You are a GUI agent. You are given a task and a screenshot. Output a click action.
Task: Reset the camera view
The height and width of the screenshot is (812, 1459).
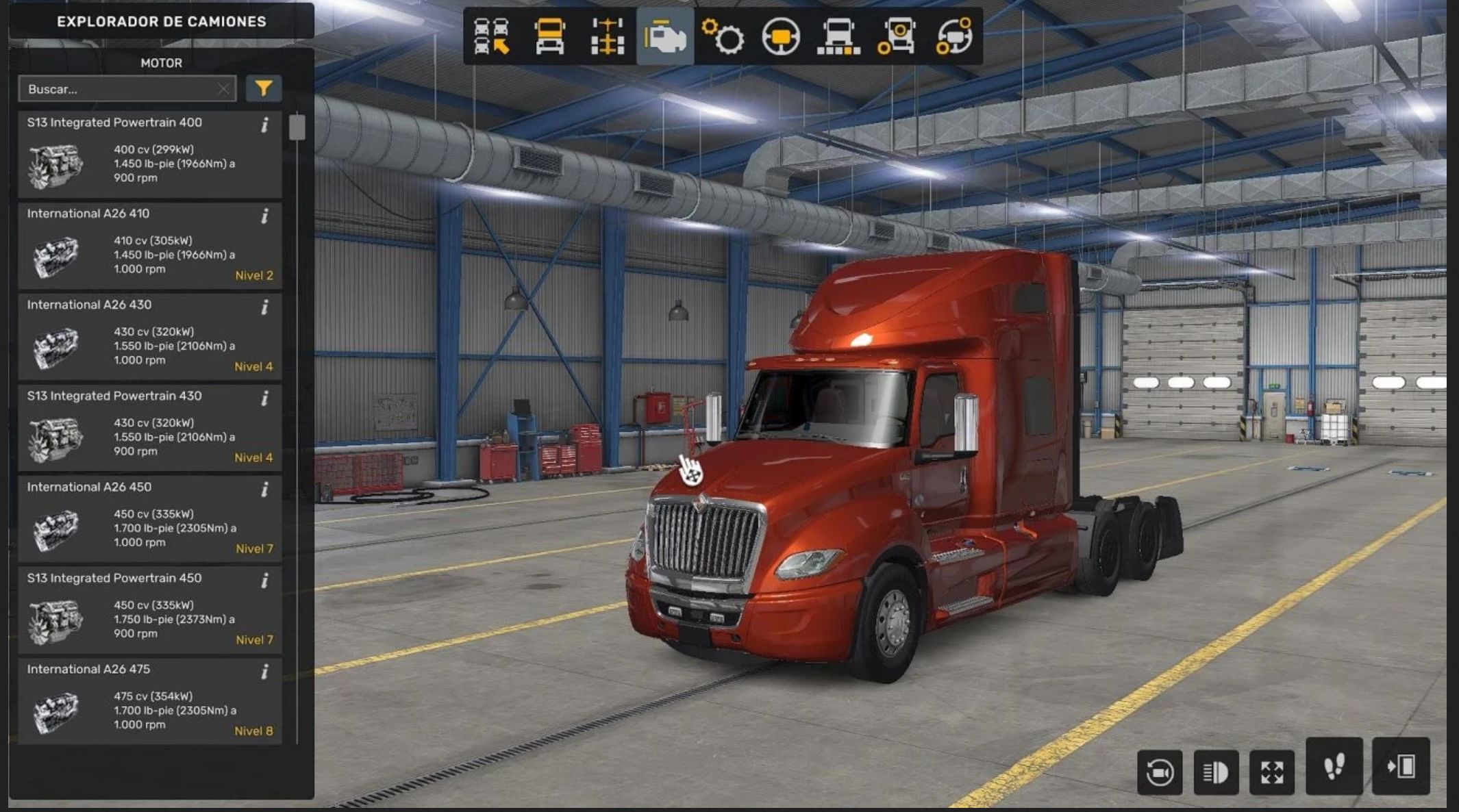[x=1160, y=772]
